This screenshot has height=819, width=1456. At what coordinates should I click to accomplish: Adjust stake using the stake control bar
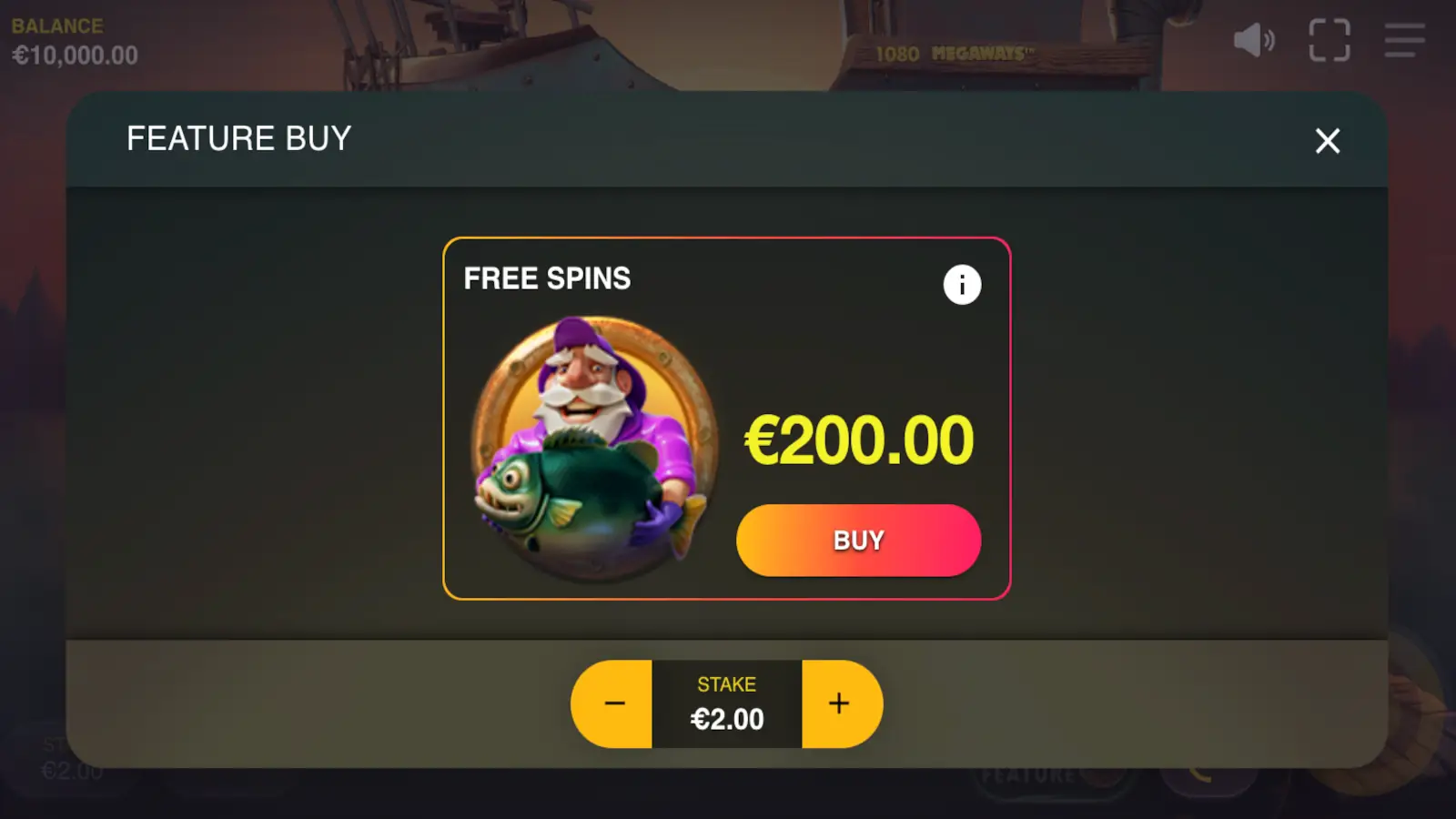726,703
